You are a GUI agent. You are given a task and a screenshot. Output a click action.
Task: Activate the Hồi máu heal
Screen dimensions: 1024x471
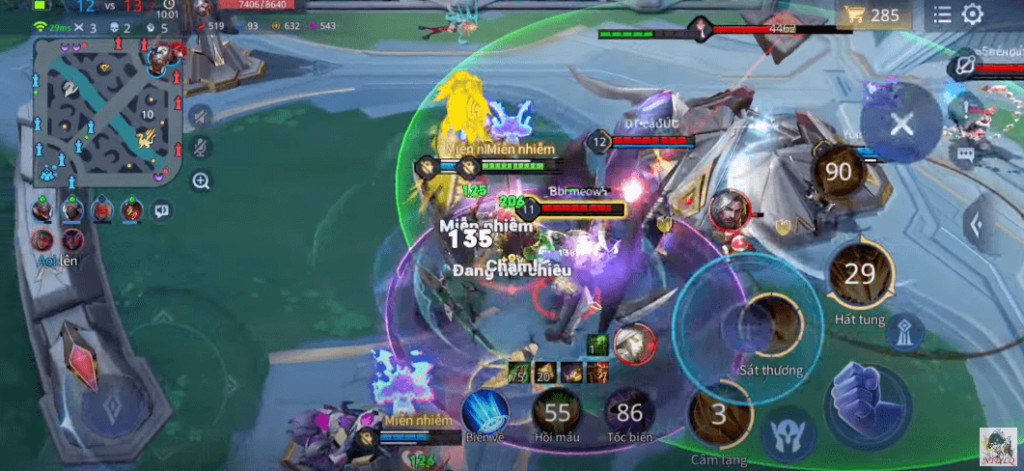(557, 412)
